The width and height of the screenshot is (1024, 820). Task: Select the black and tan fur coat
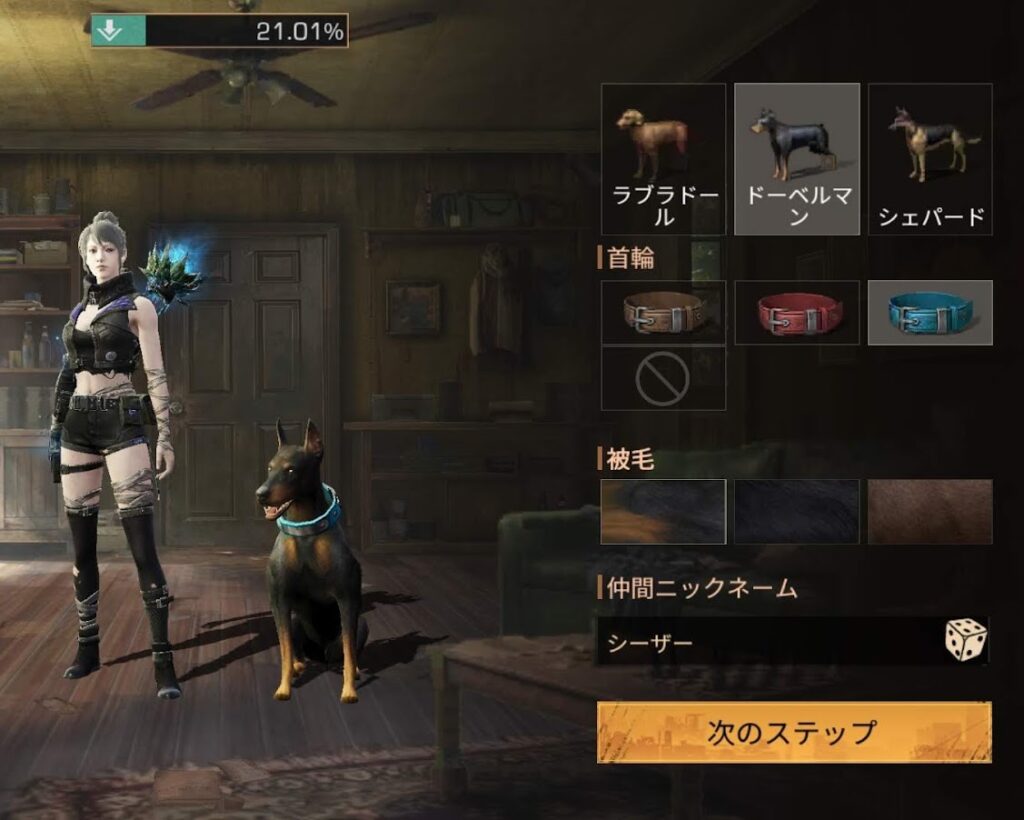click(663, 512)
